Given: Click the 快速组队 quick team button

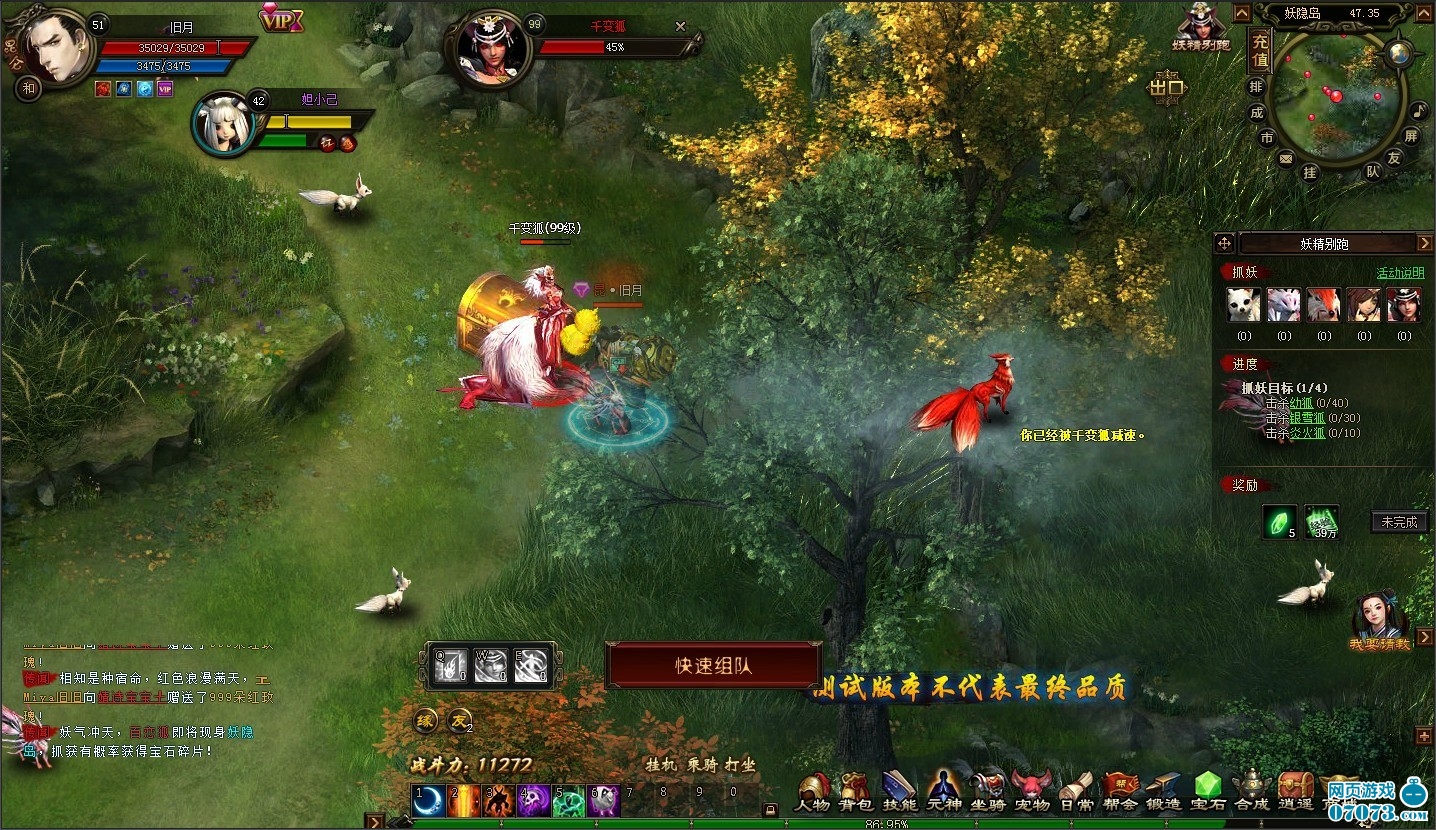Looking at the screenshot, I should [713, 665].
